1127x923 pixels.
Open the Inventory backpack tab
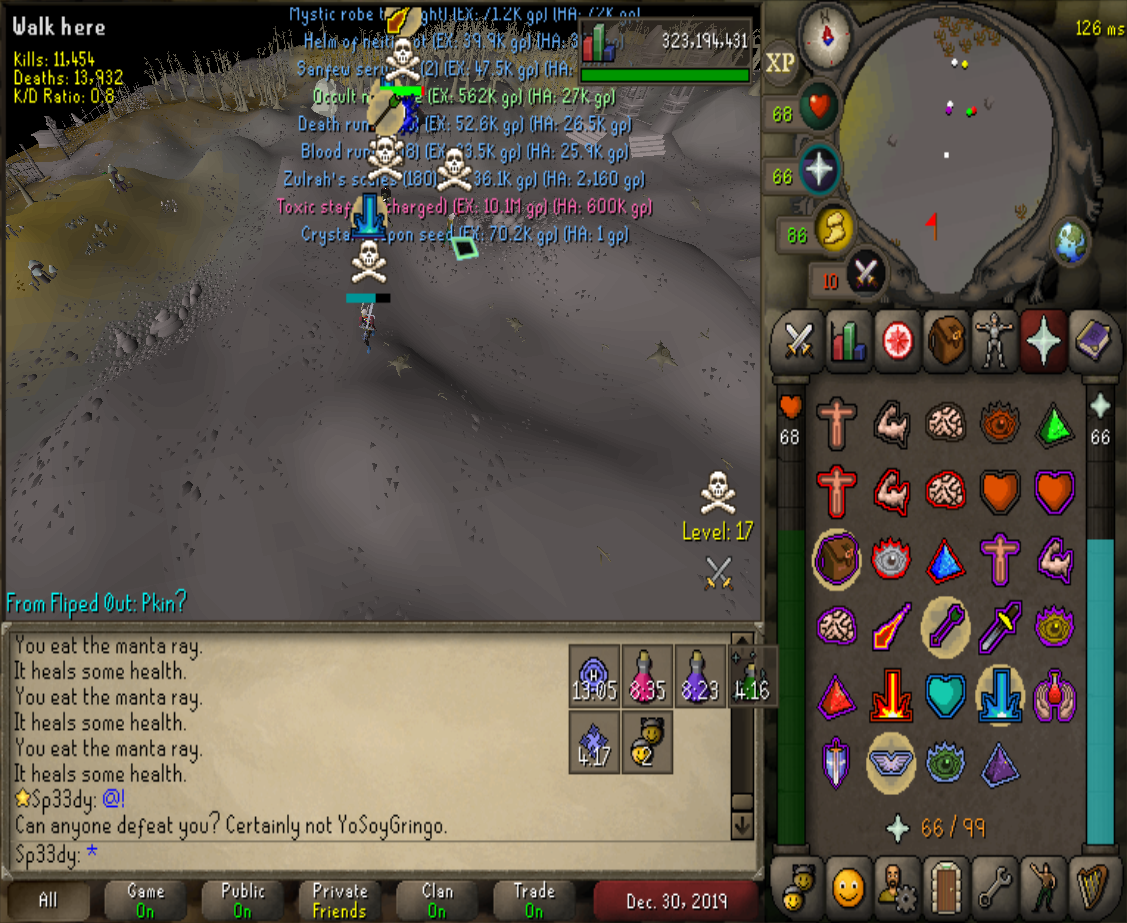944,340
